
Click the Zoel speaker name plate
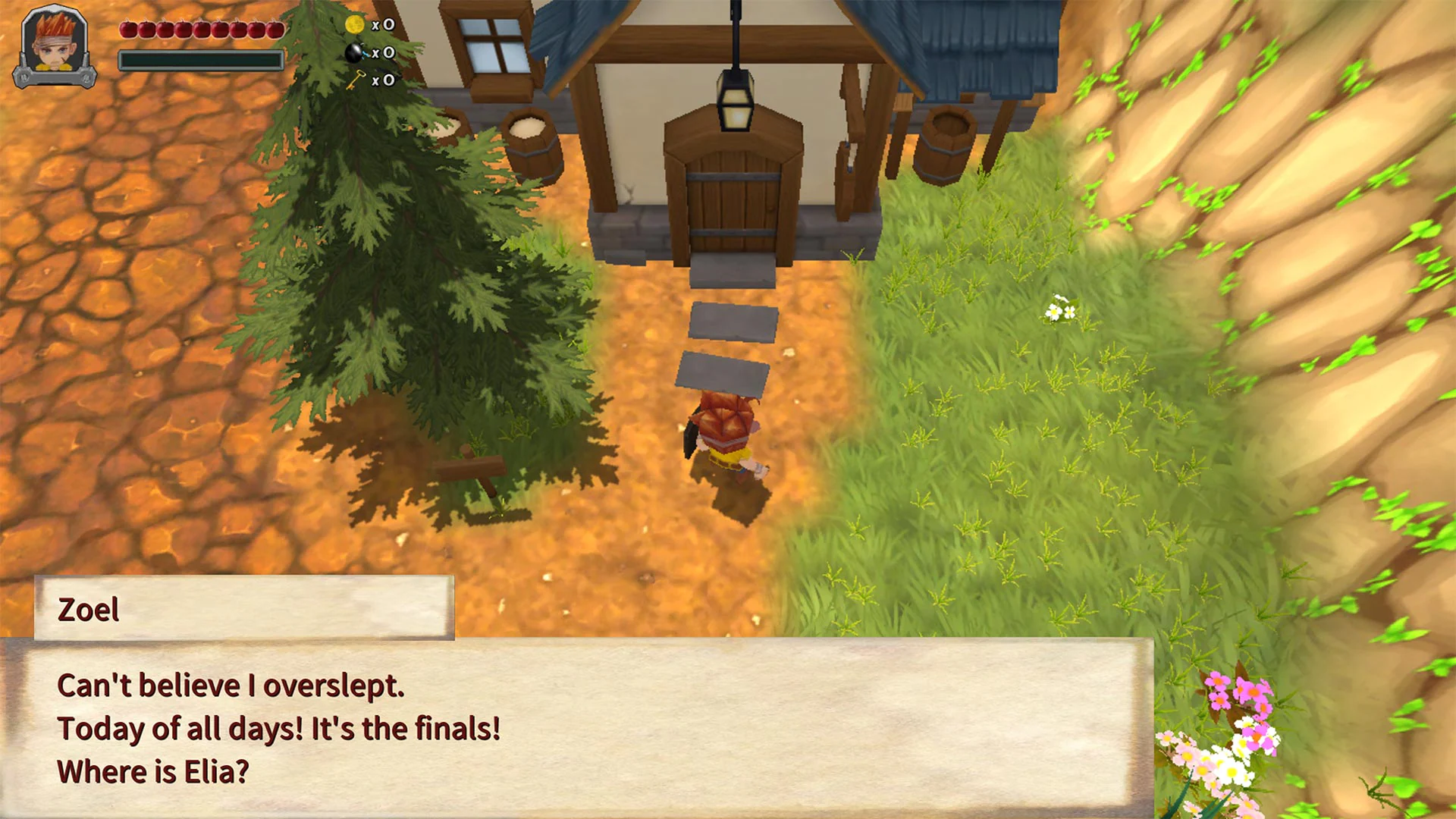point(243,608)
